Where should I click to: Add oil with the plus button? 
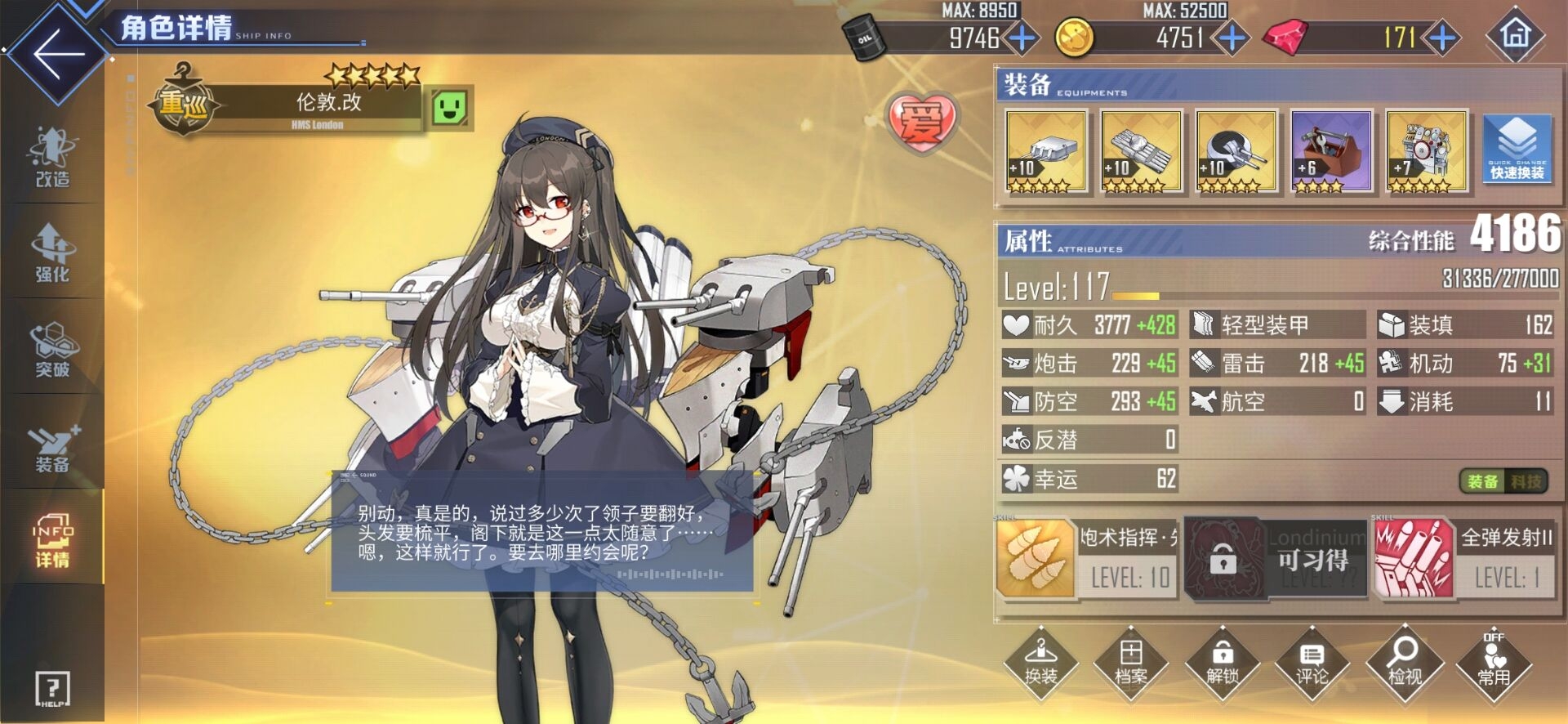1022,38
